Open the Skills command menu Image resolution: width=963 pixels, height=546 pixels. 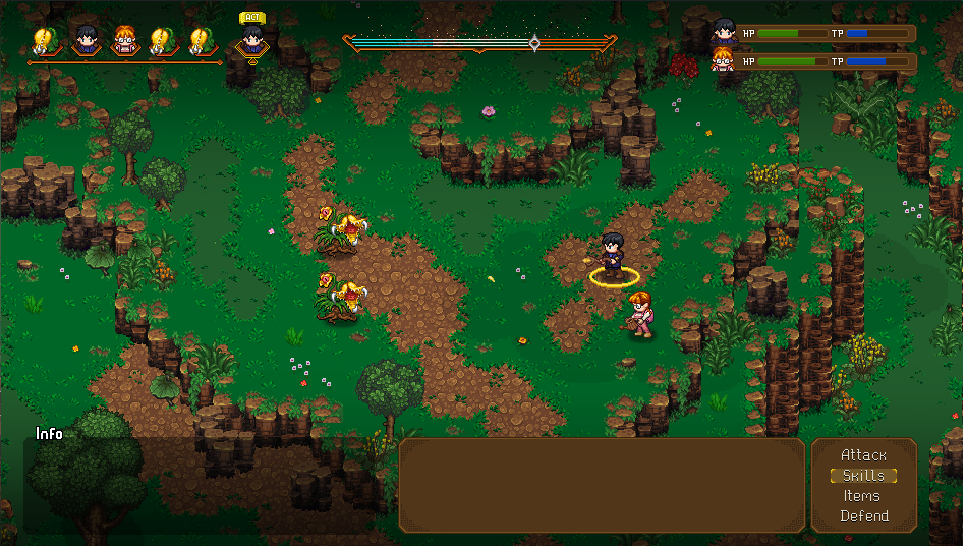point(863,476)
